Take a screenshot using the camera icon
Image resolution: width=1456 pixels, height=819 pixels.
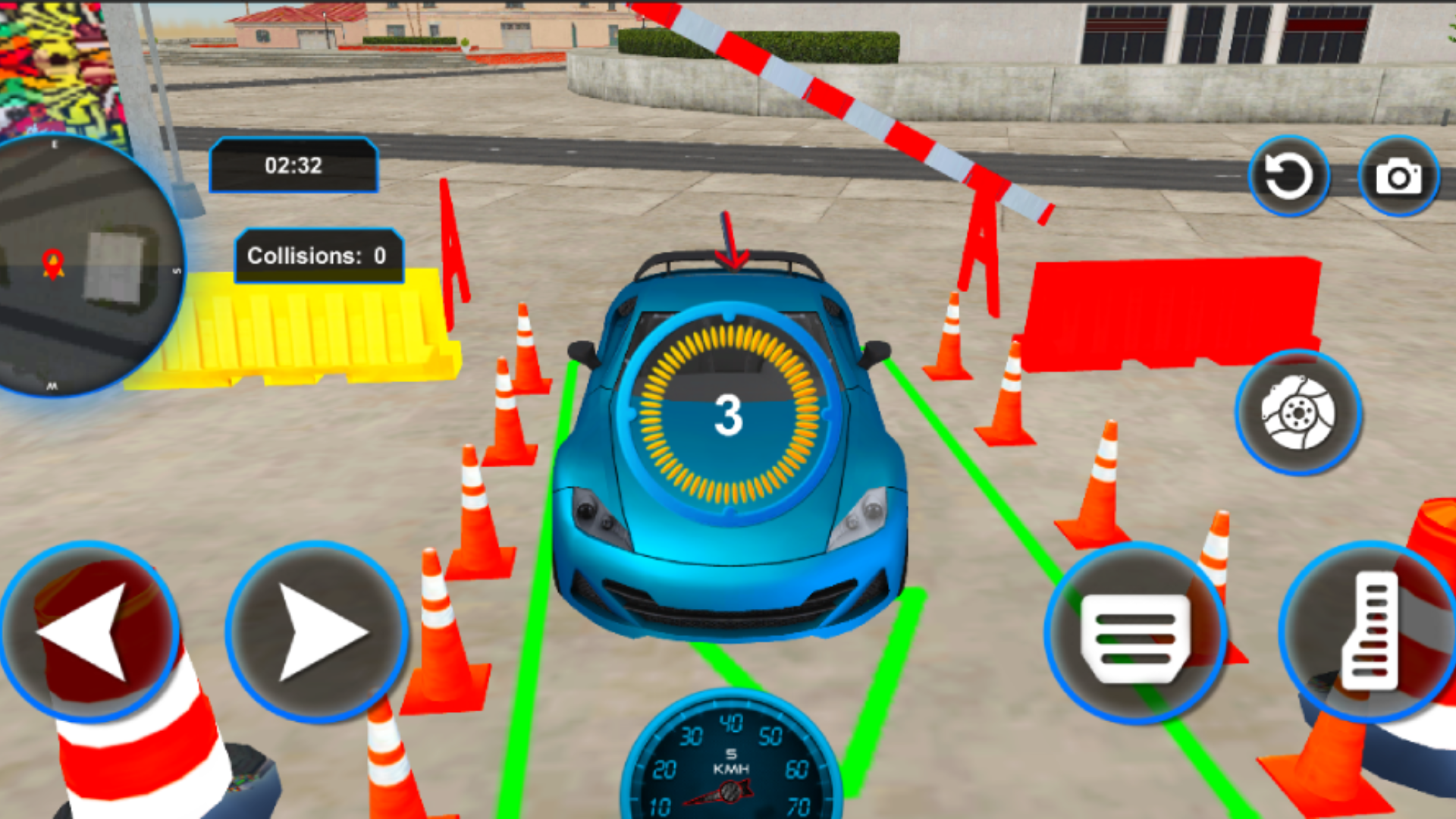(x=1399, y=174)
